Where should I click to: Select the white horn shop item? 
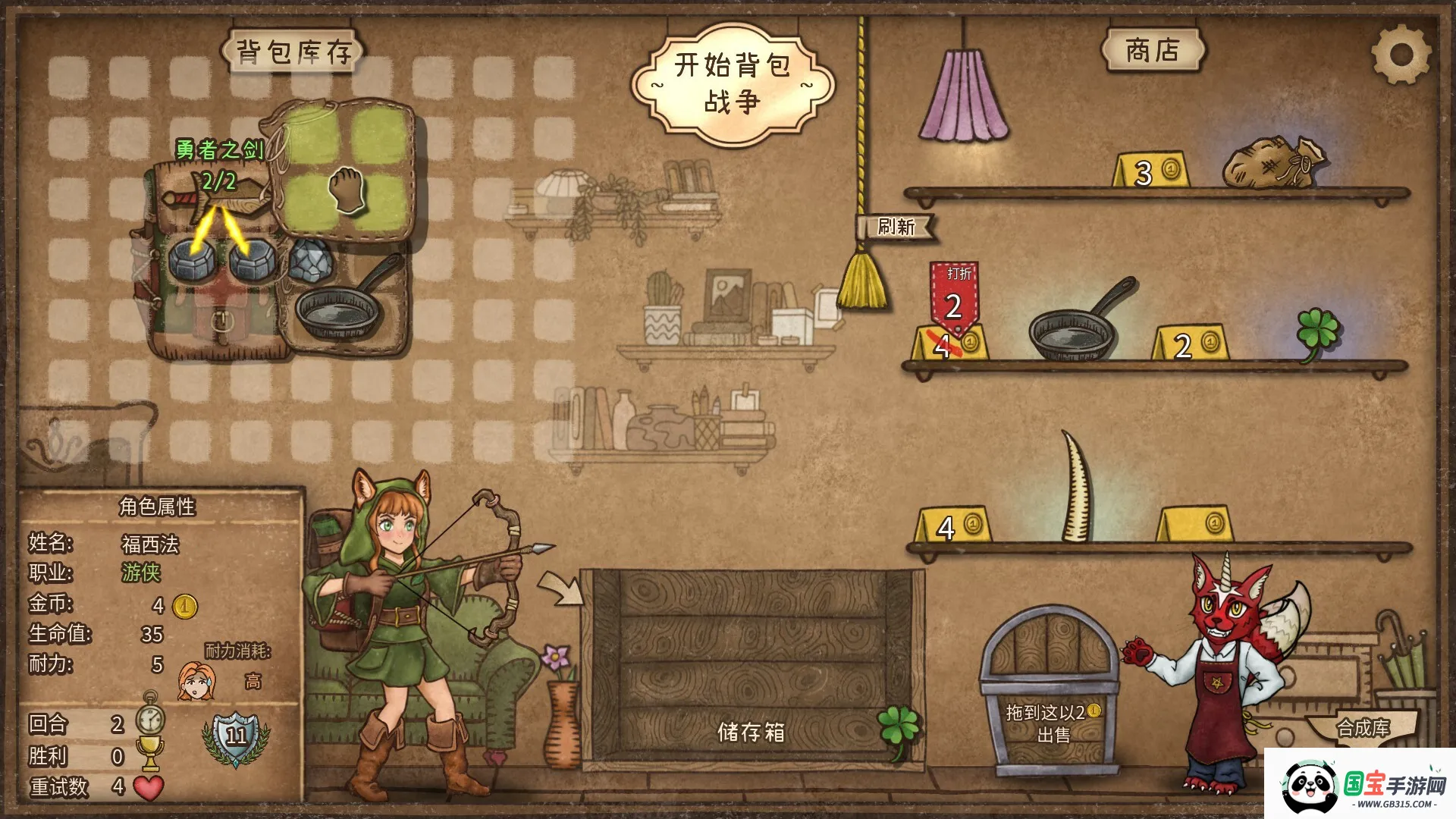coord(1075,489)
